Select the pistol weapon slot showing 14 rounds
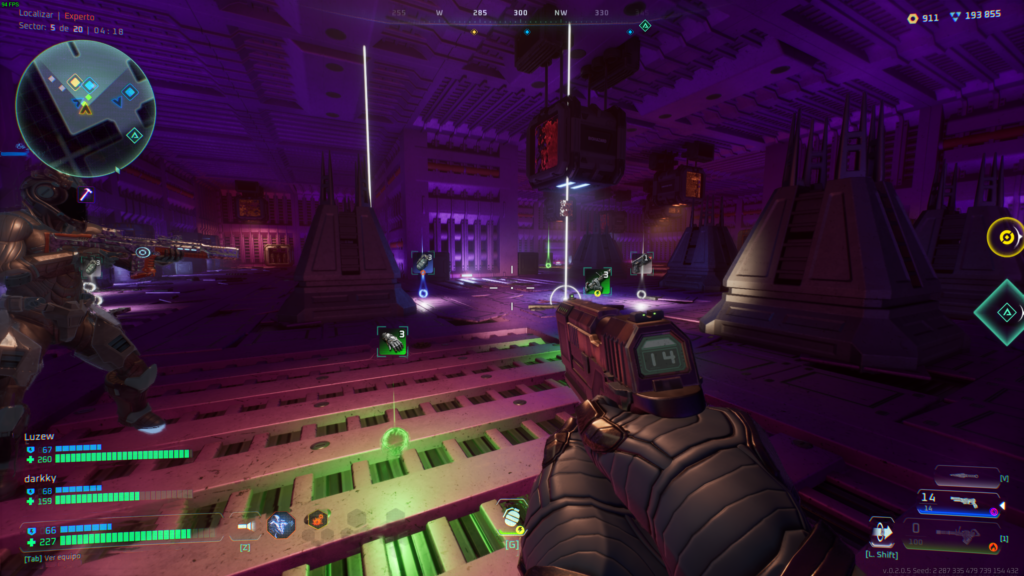This screenshot has width=1024, height=576. pyautogui.click(x=959, y=504)
